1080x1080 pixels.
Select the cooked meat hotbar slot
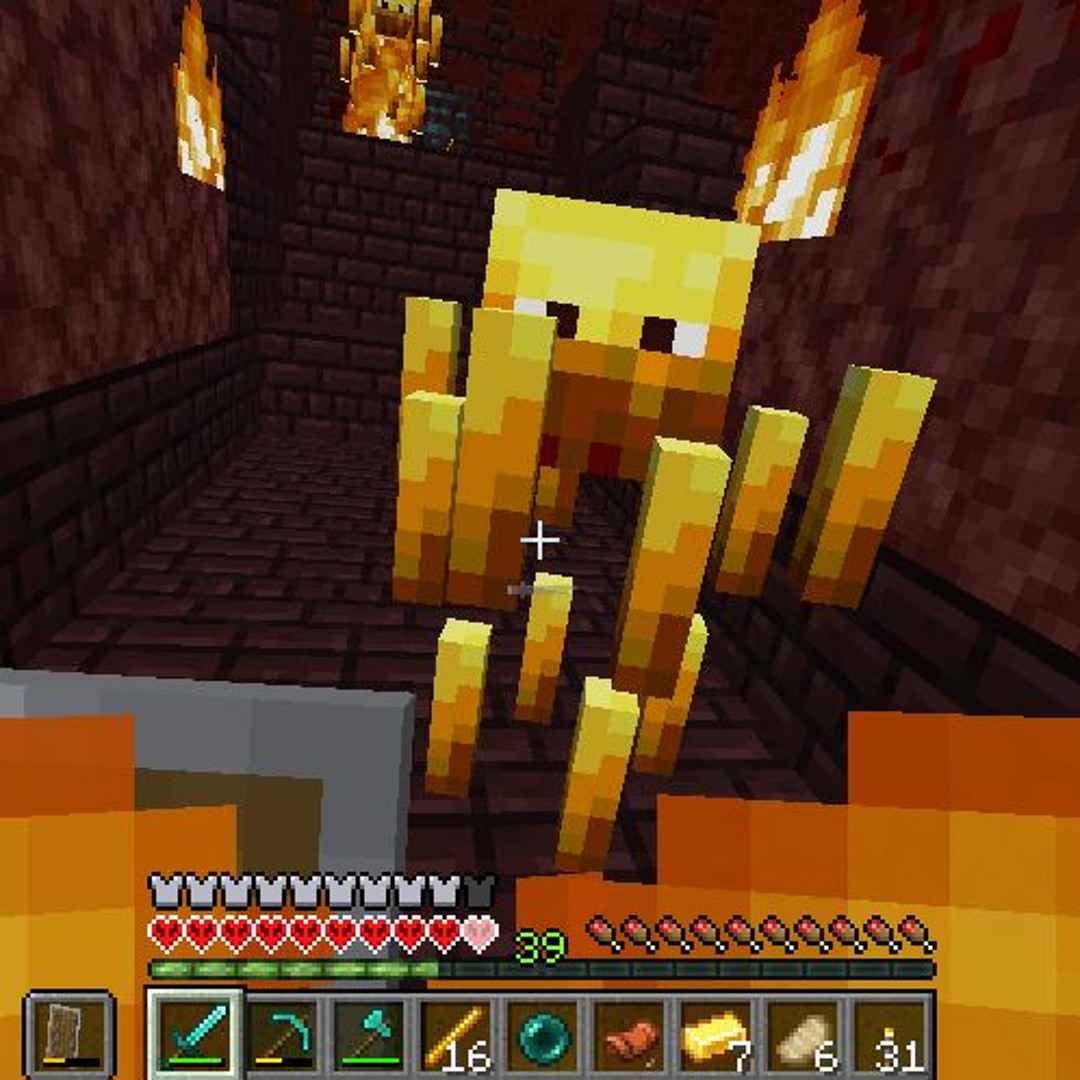628,1035
